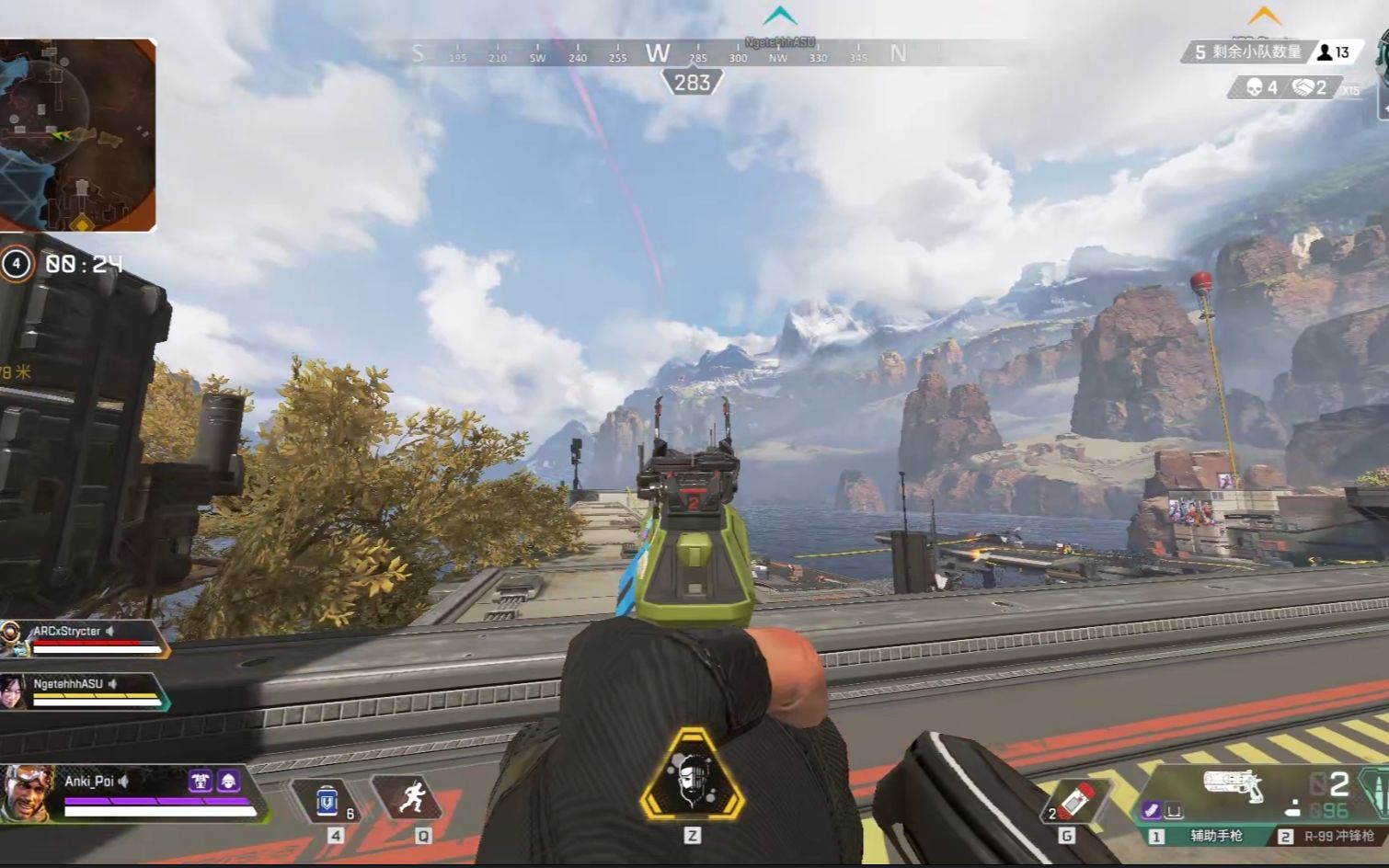The width and height of the screenshot is (1389, 868).
Task: Click the compass bar W heading
Action: pyautogui.click(x=657, y=53)
